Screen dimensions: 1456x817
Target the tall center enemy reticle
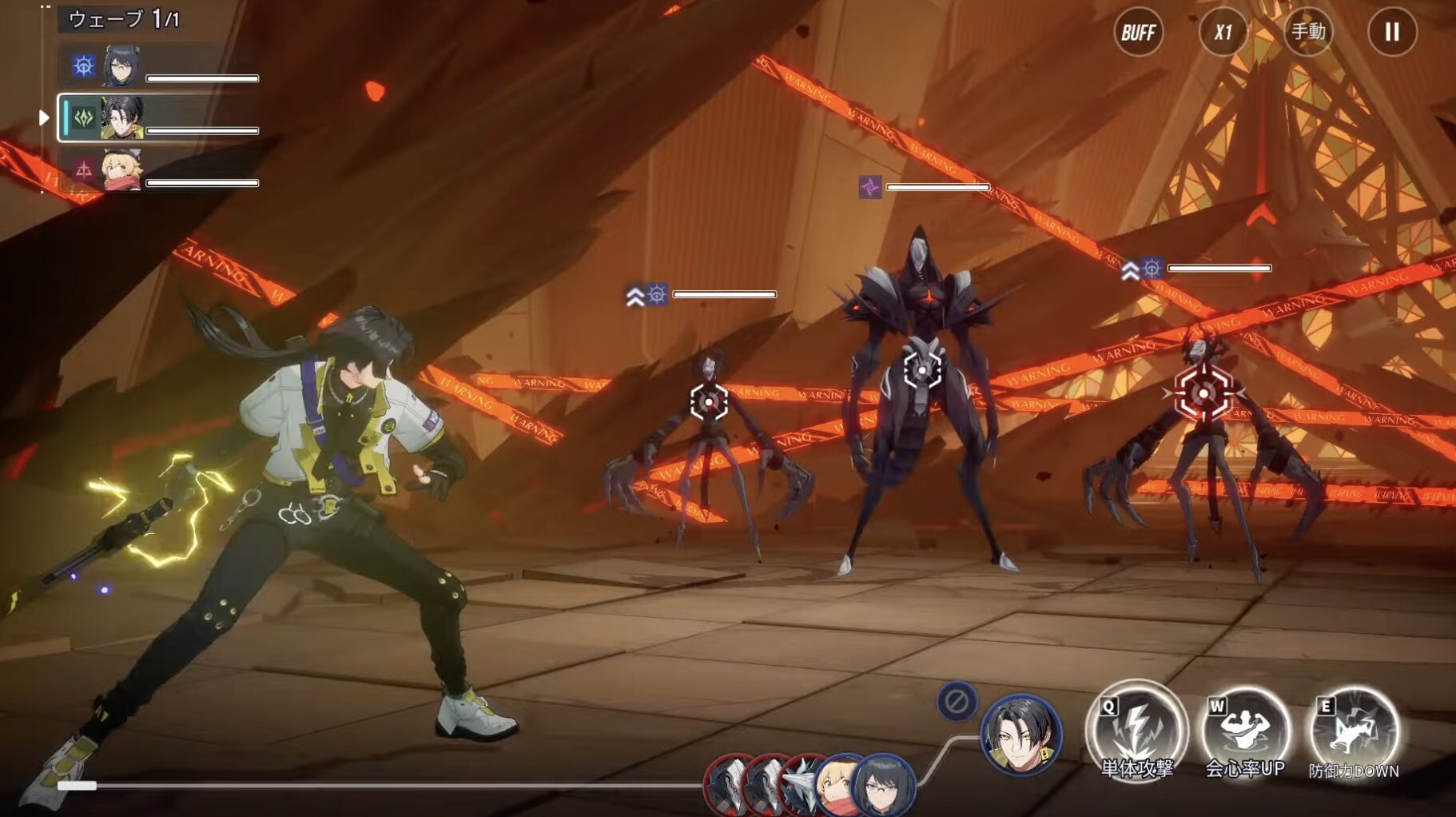922,370
